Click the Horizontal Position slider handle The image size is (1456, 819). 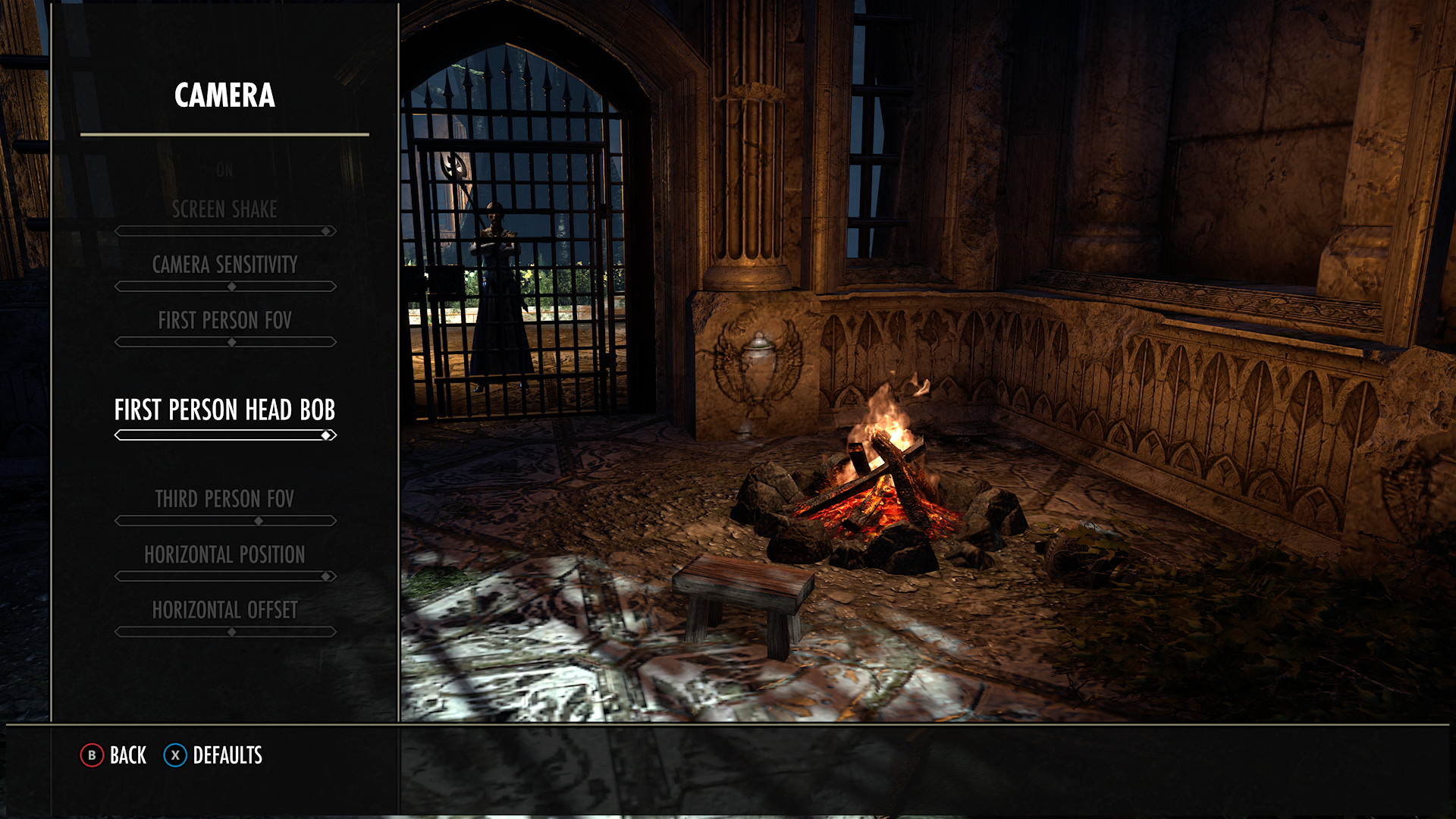coord(326,576)
